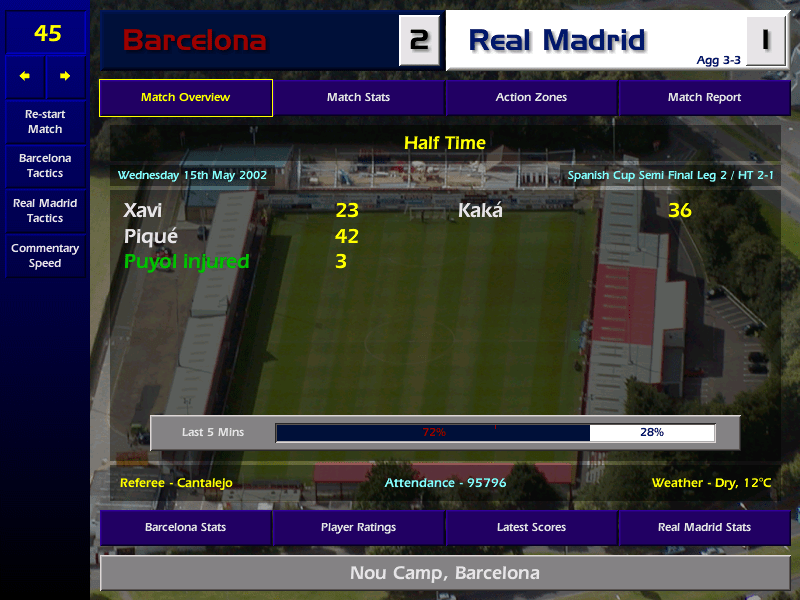Select the Real Madrid team name header
This screenshot has height=600, width=800.
tap(557, 41)
